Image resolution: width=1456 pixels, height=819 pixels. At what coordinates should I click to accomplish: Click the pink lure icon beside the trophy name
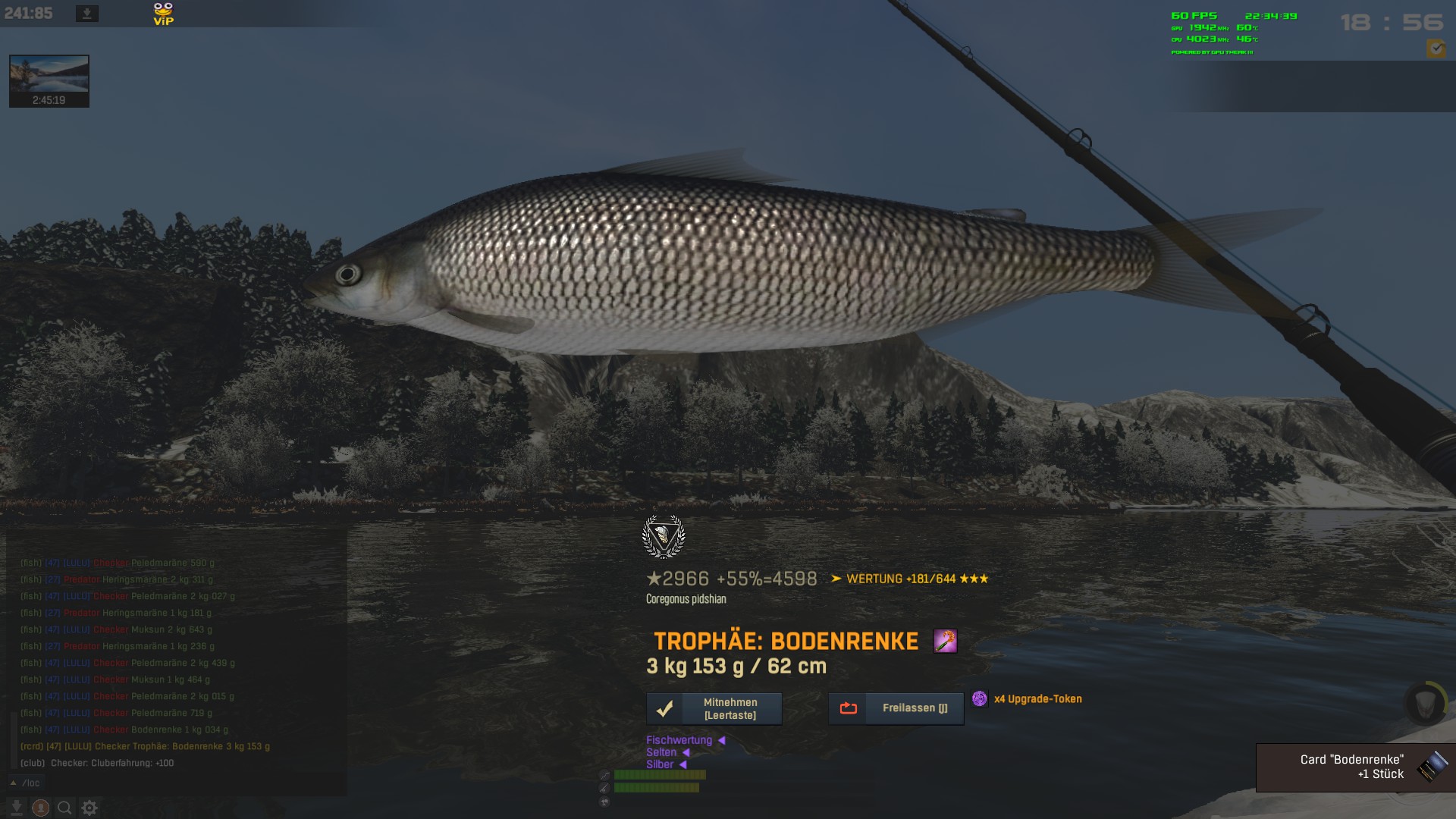pos(945,642)
